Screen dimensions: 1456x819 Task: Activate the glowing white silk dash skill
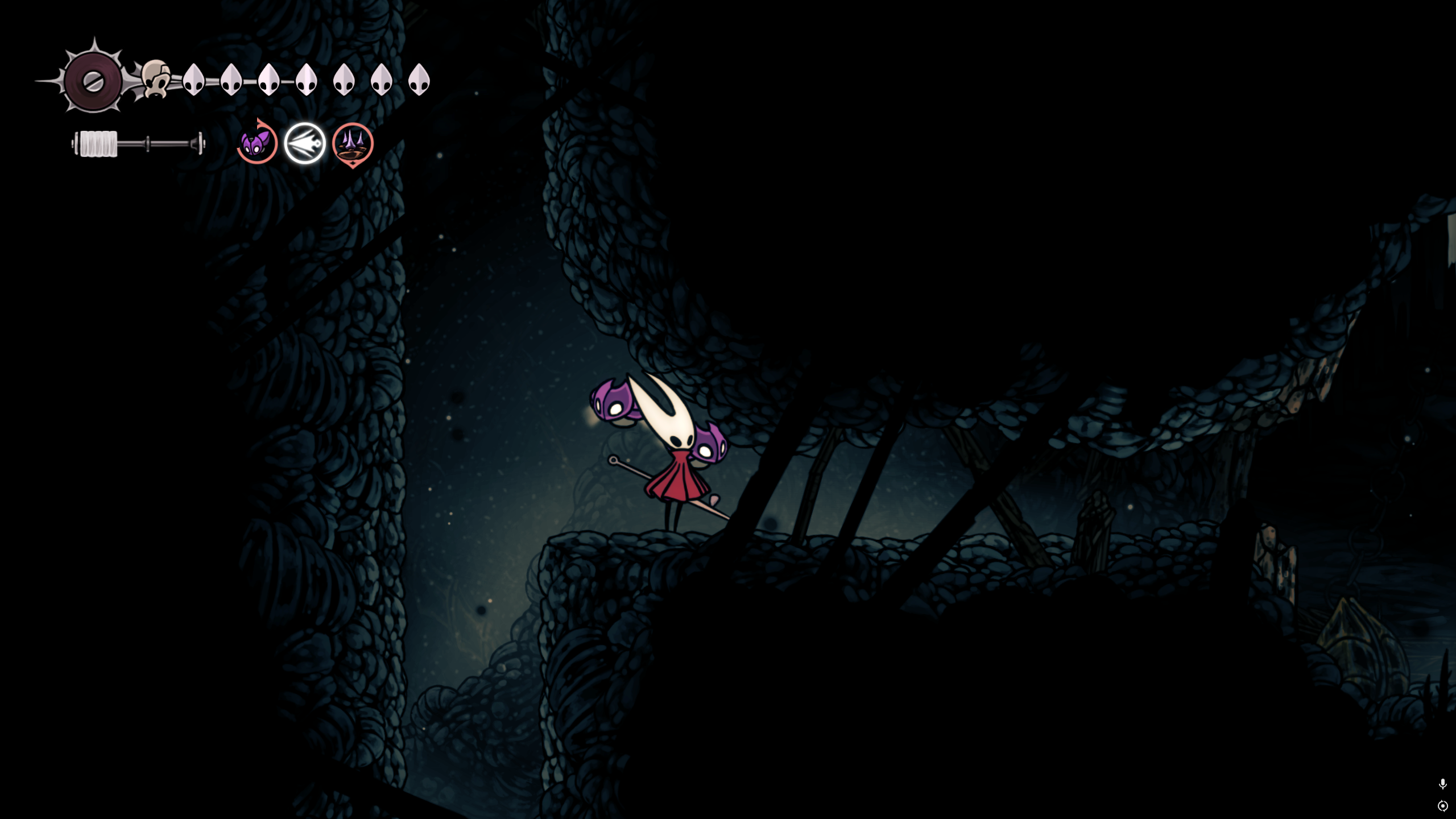pyautogui.click(x=305, y=143)
